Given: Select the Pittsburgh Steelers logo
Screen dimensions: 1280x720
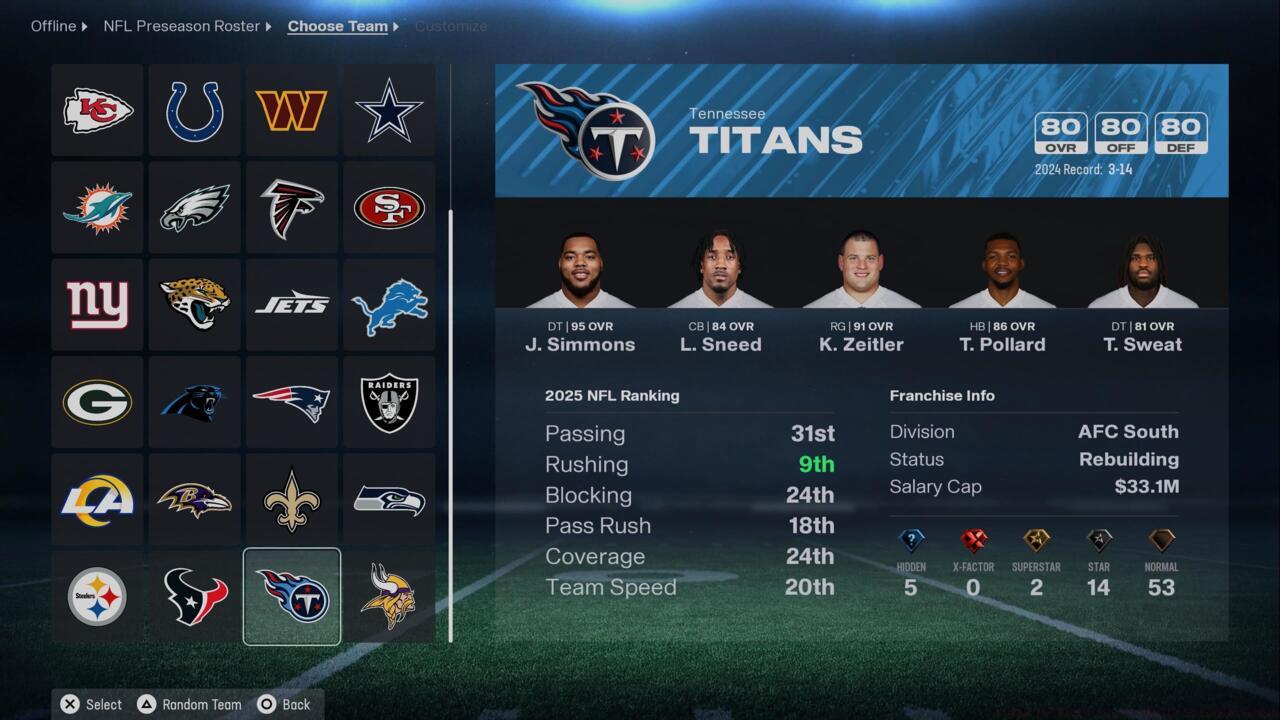Looking at the screenshot, I should click(97, 596).
